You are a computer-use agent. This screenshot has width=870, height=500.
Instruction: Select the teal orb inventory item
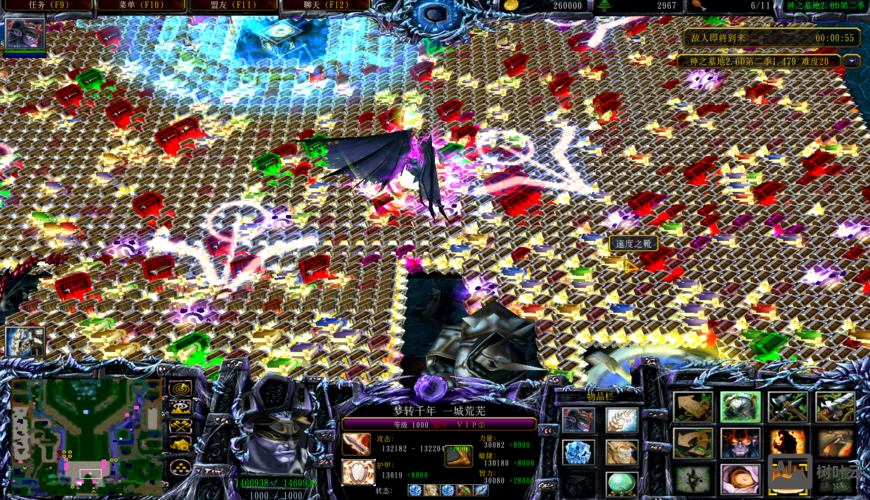click(621, 482)
